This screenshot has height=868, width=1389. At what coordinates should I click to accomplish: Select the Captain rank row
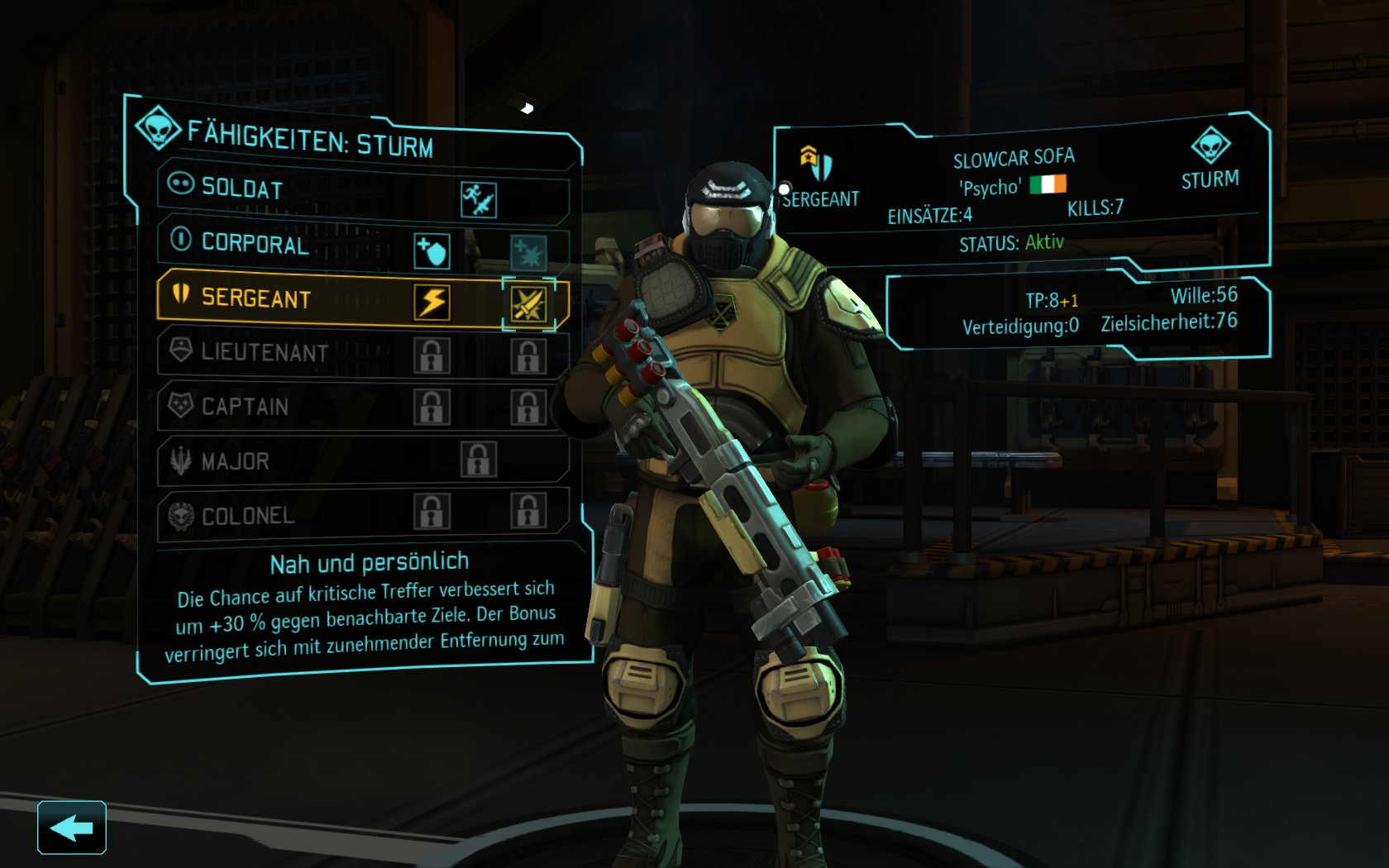245,407
